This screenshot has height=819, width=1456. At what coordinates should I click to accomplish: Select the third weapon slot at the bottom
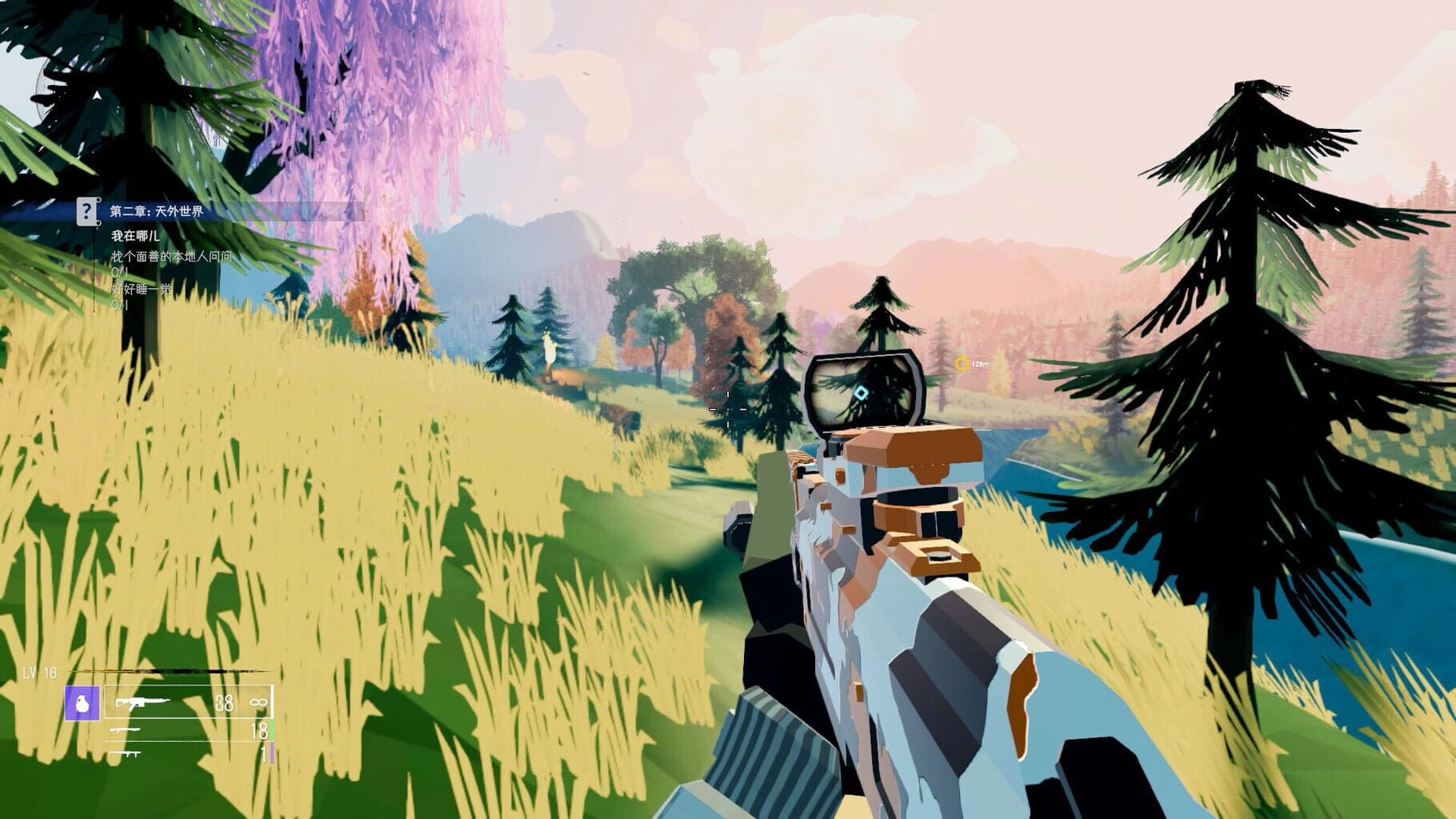pyautogui.click(x=189, y=753)
